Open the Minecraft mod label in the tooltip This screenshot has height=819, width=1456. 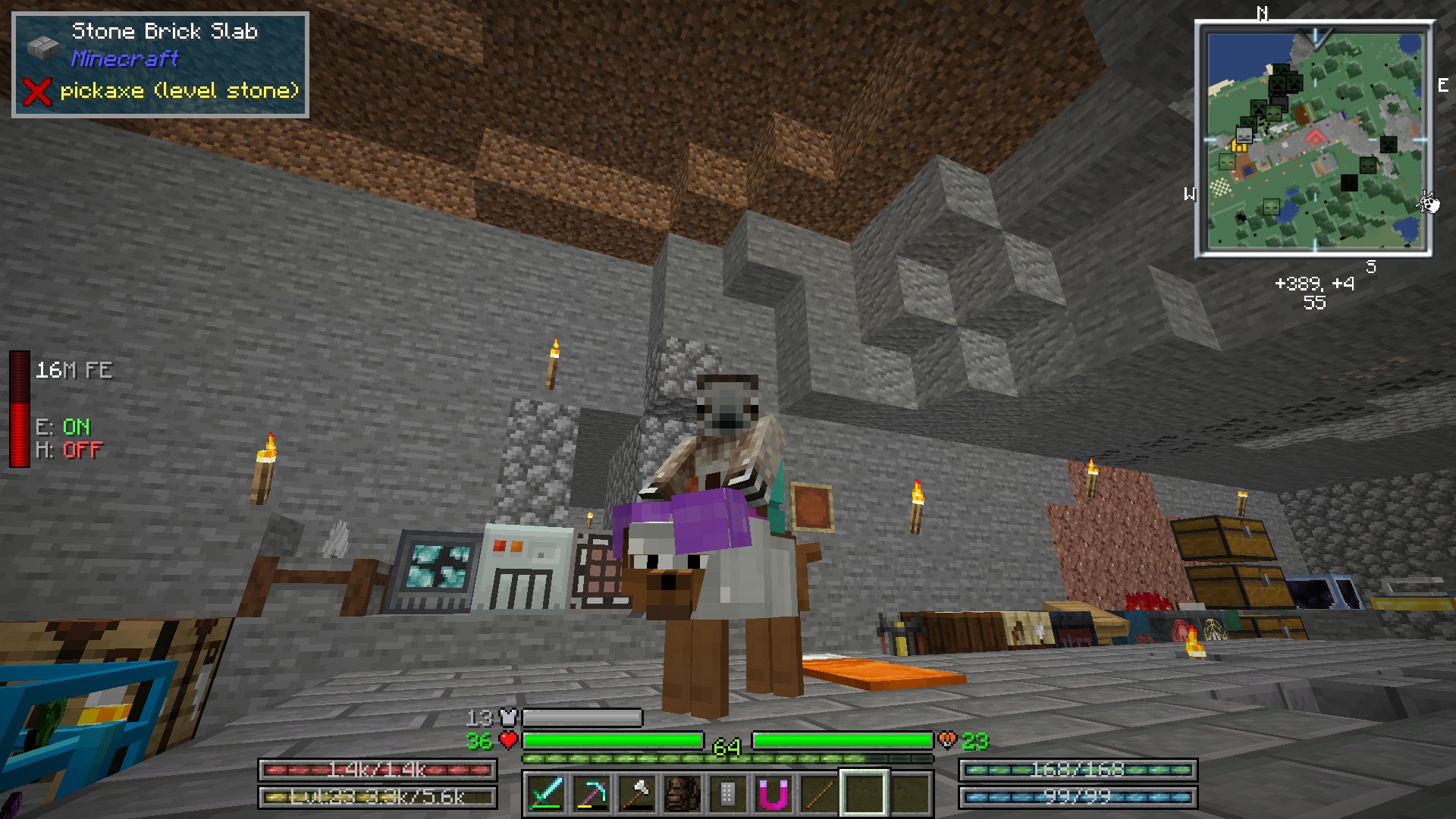(x=124, y=60)
